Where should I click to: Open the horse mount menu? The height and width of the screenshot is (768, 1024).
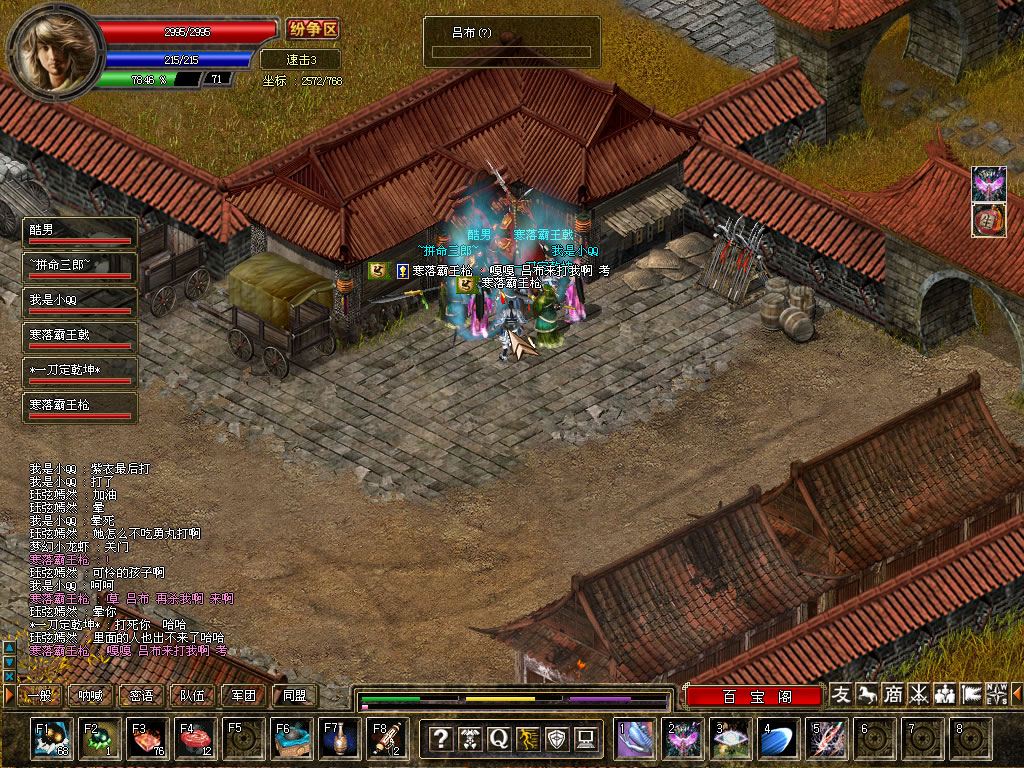click(x=868, y=694)
